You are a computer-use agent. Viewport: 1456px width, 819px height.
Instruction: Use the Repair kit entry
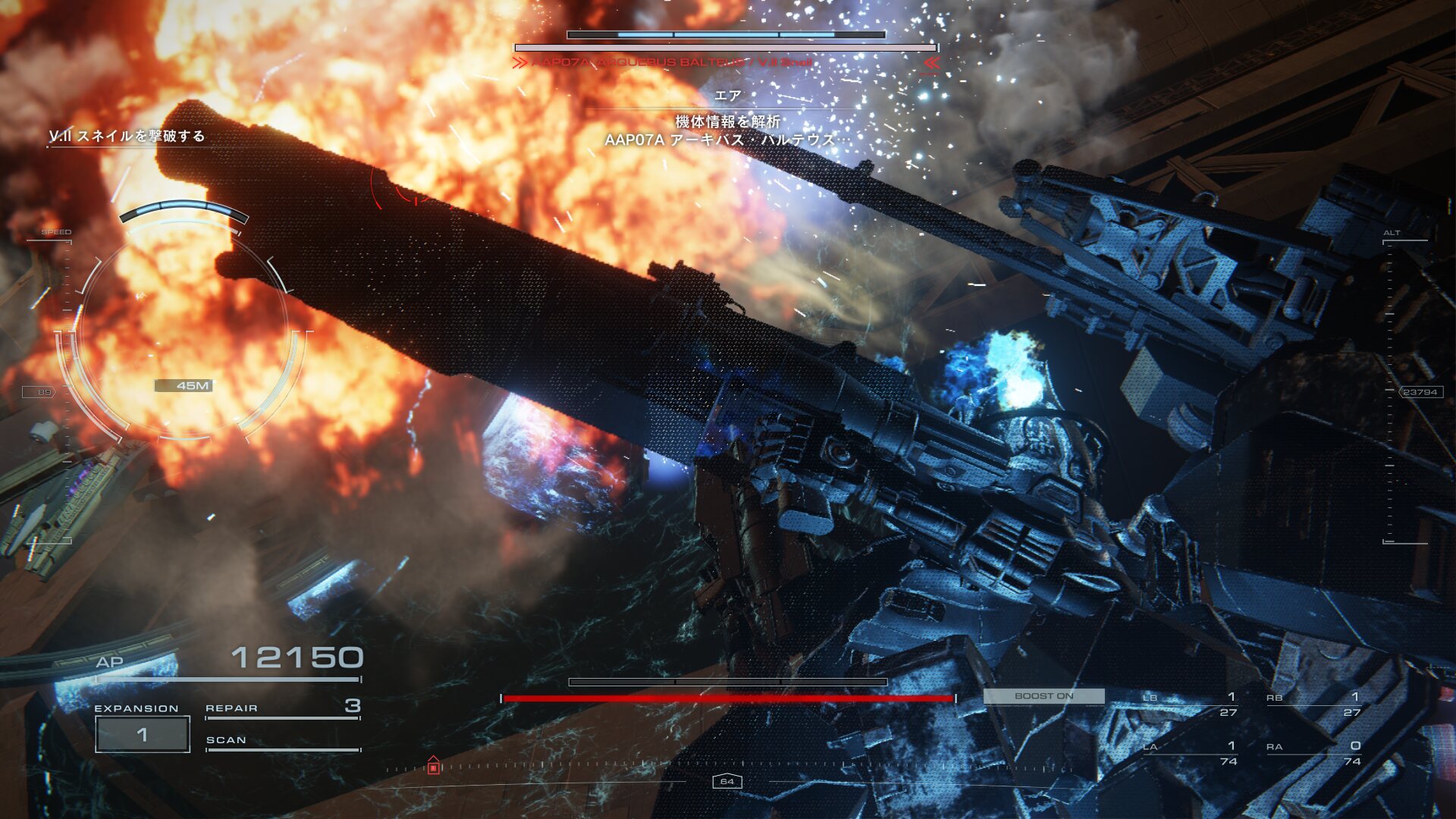pos(282,708)
